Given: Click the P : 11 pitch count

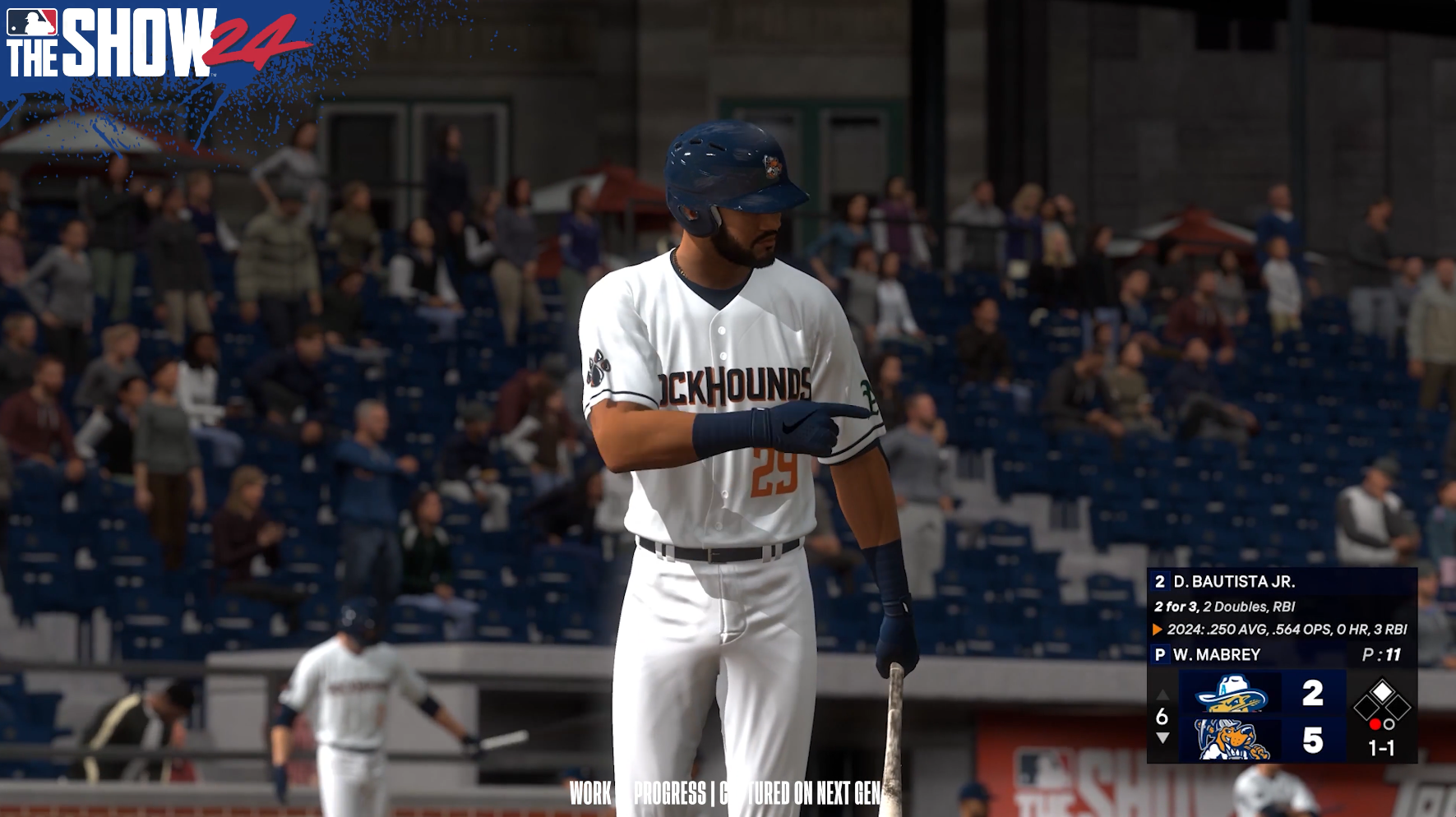Looking at the screenshot, I should pyautogui.click(x=1381, y=653).
